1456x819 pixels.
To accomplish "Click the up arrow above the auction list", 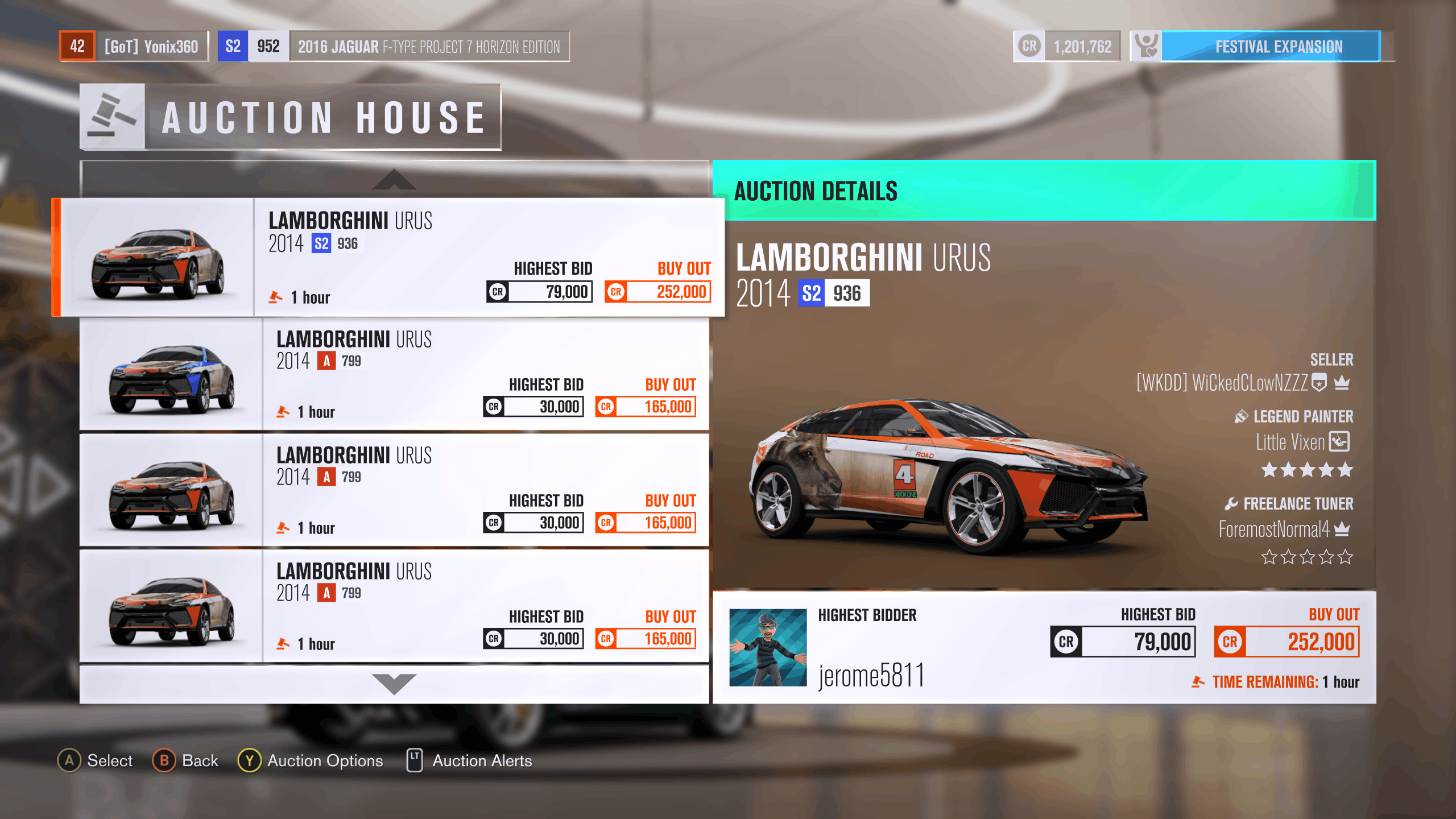I will [394, 180].
